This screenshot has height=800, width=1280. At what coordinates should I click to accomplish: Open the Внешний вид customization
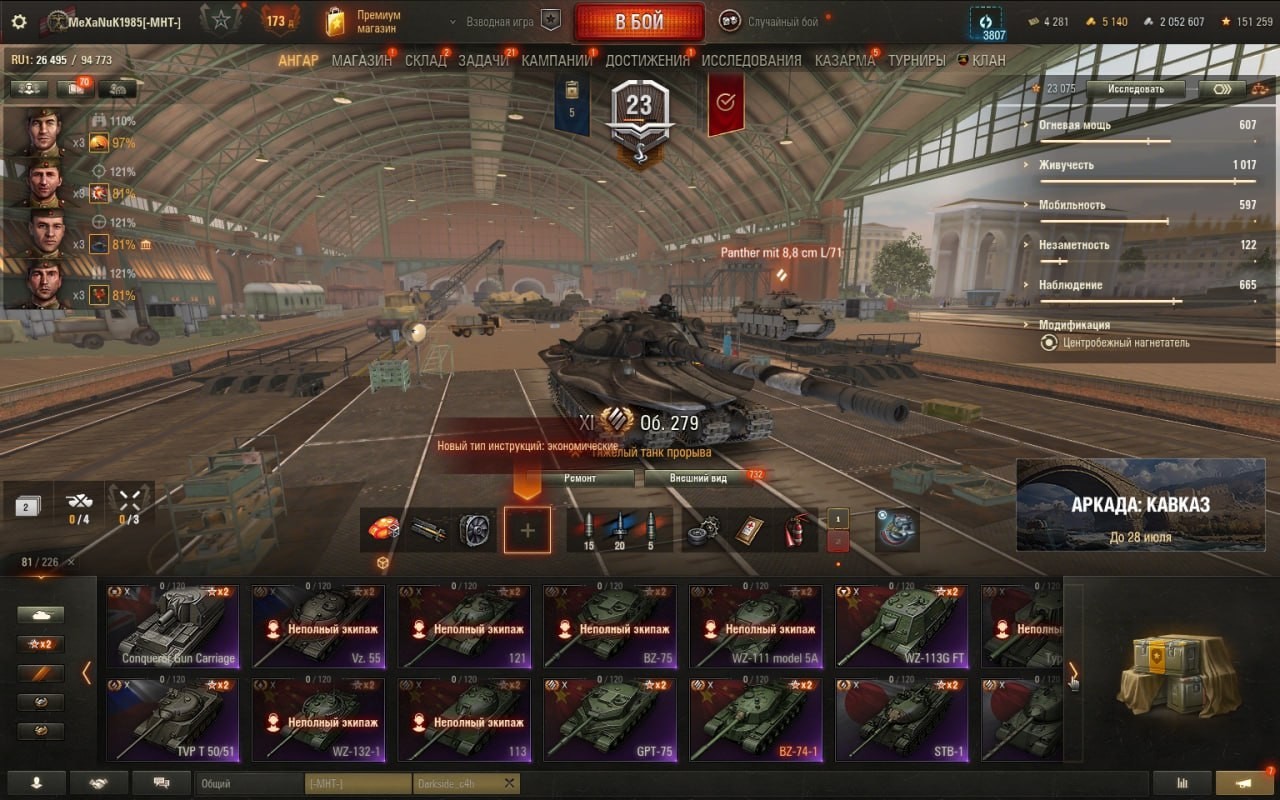(699, 478)
